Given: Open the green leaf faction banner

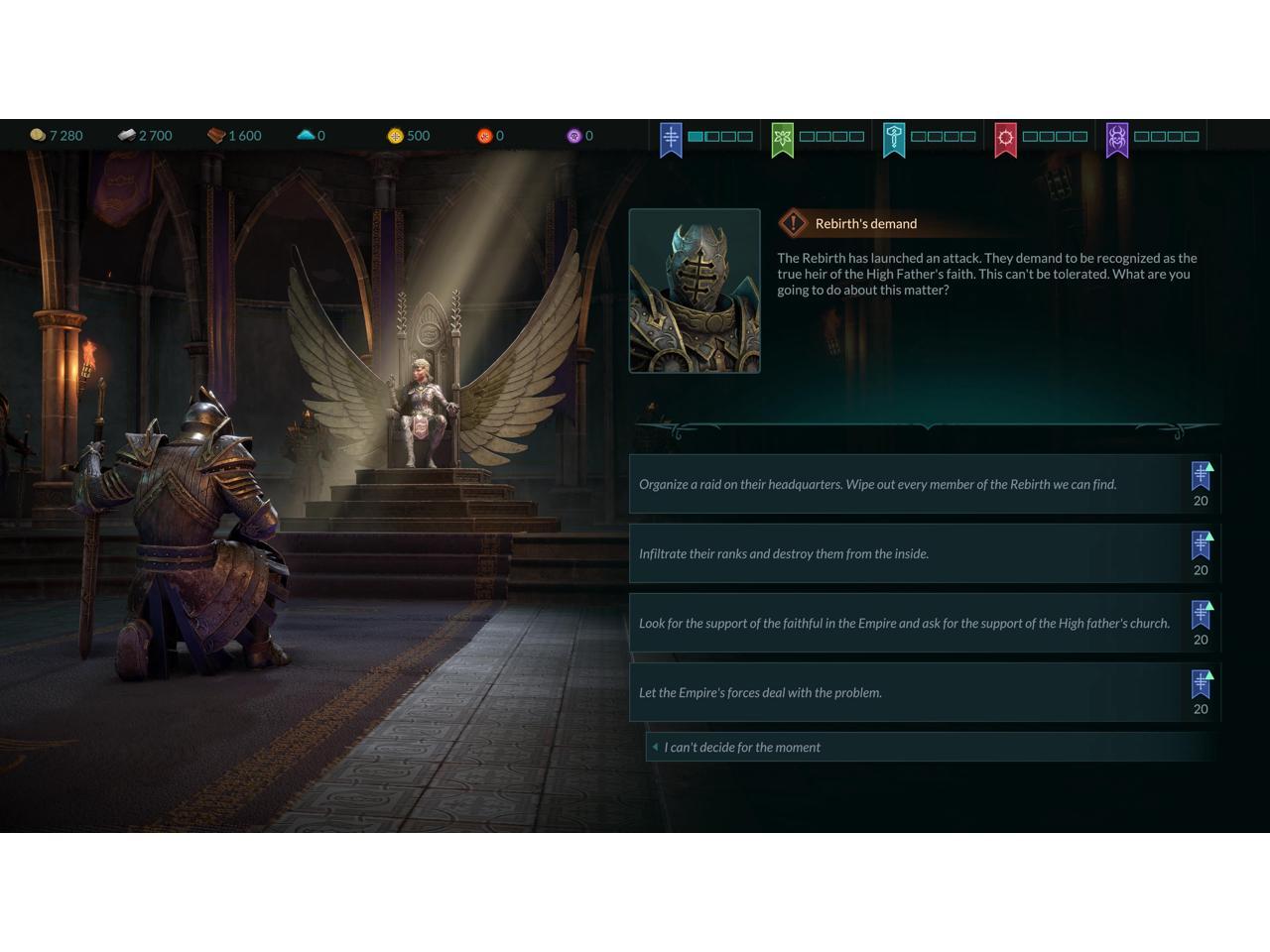Looking at the screenshot, I should tap(783, 138).
